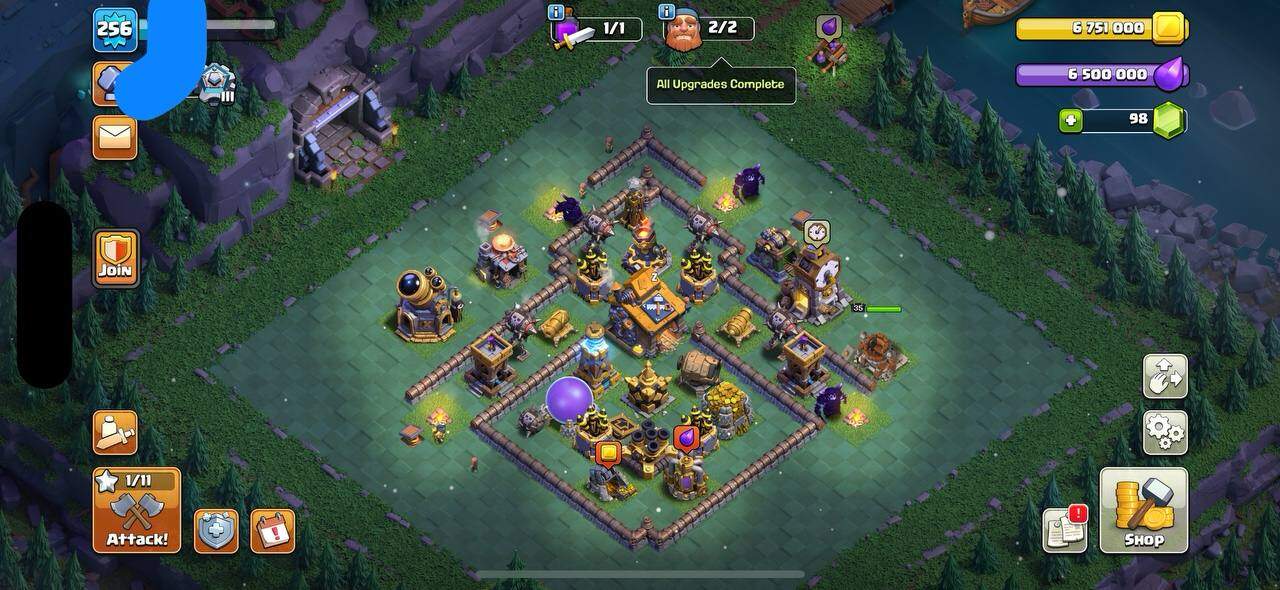Click the green plus to buy gems
Screen dimensions: 1280x590
point(1071,120)
